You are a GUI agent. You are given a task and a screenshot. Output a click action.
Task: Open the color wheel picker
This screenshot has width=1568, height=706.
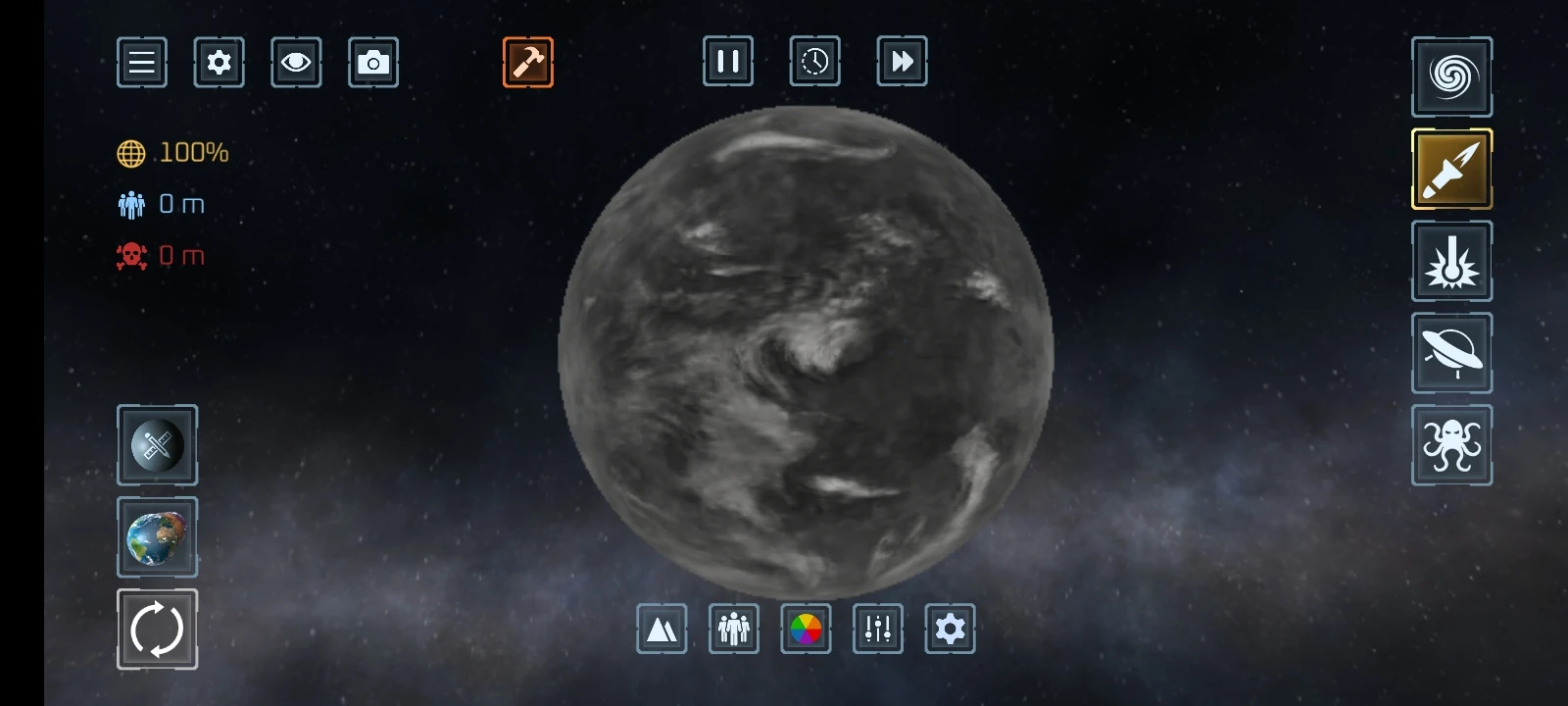(806, 630)
